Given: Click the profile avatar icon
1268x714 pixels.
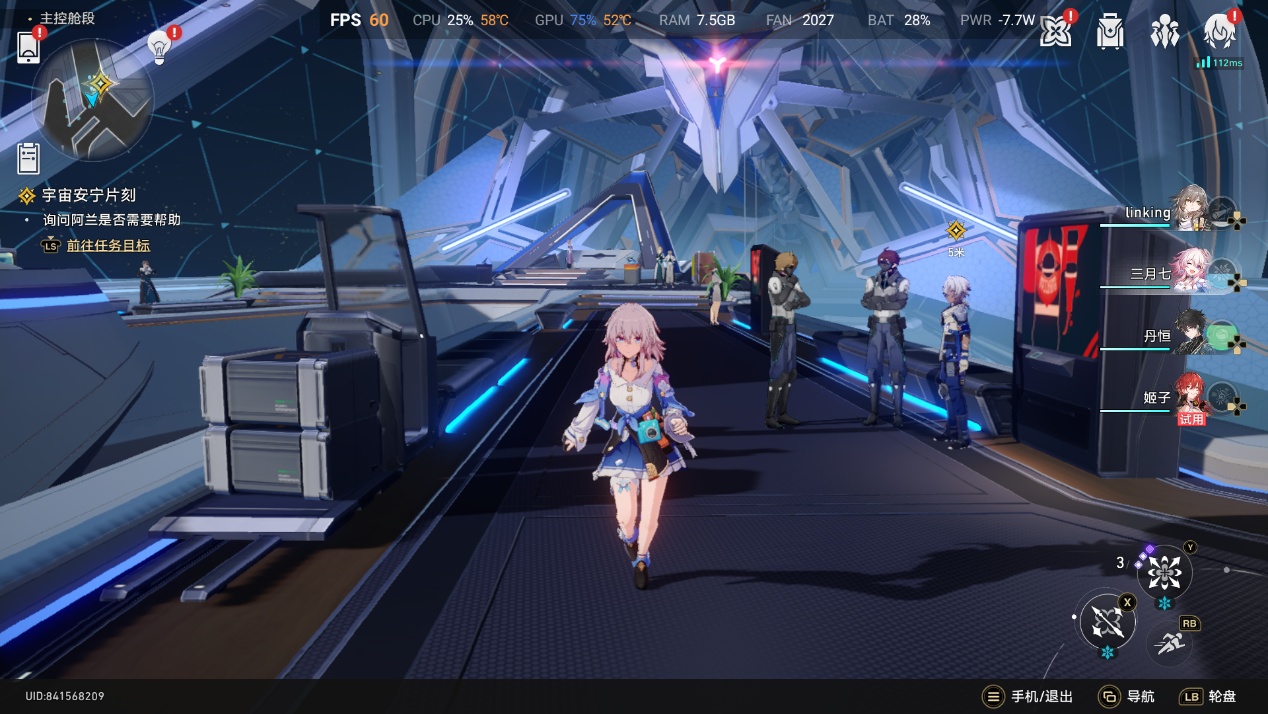Looking at the screenshot, I should pos(1220,32).
